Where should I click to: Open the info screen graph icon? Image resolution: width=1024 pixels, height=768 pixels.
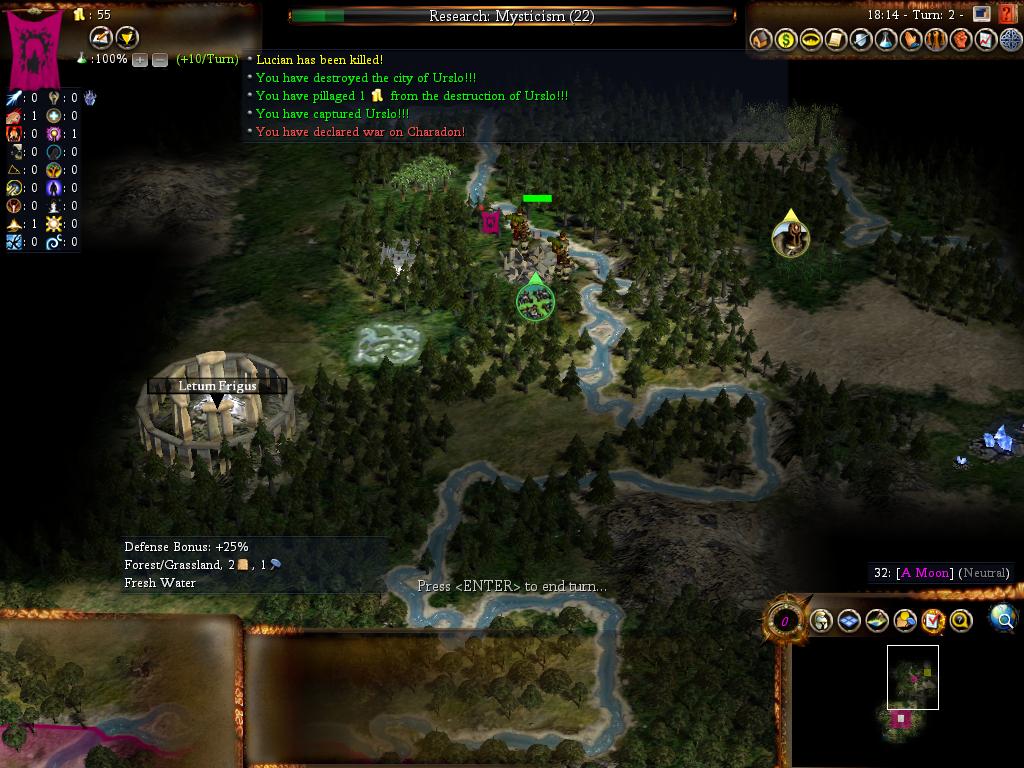[986, 40]
